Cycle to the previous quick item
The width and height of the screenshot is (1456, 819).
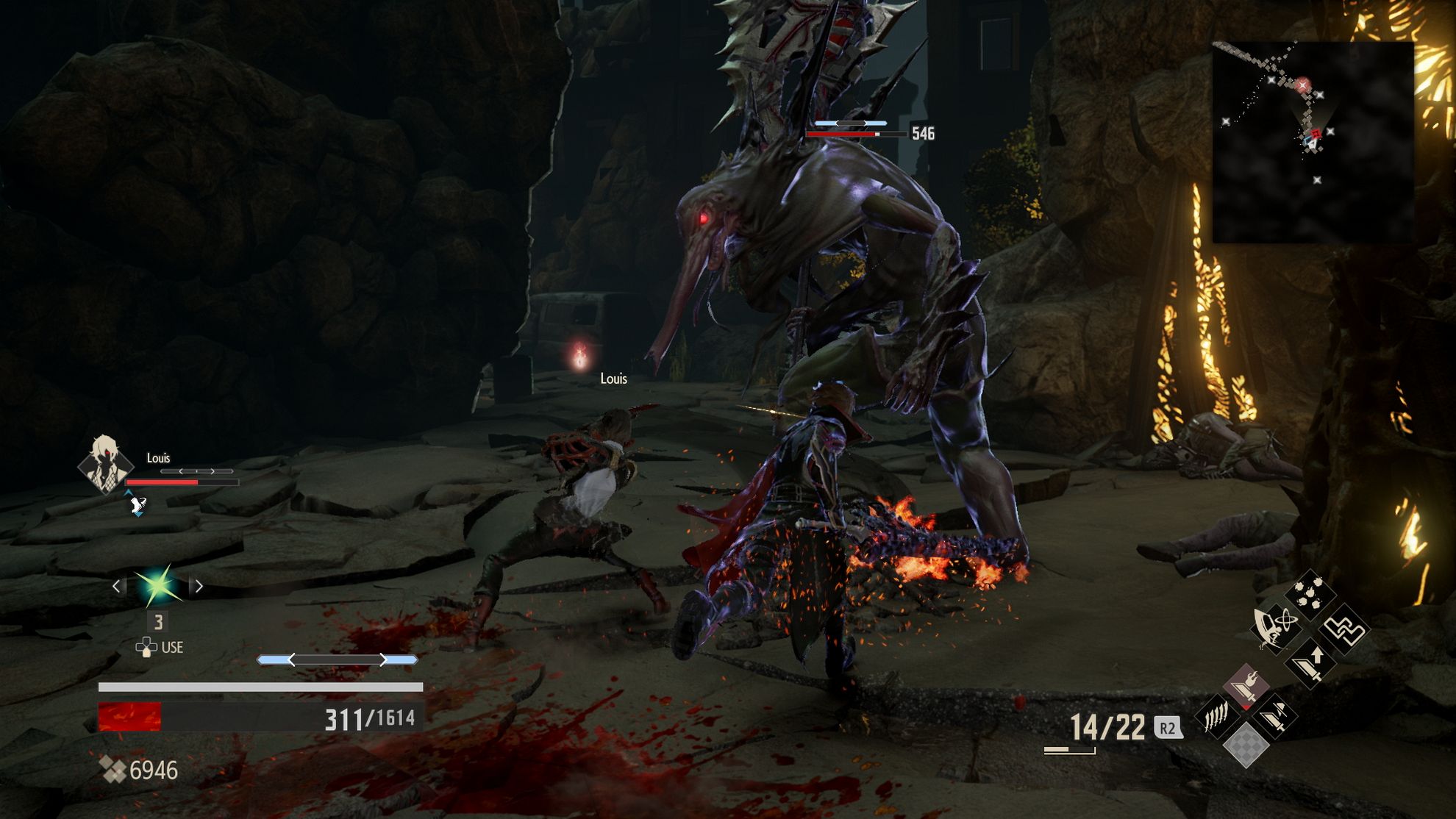(117, 586)
